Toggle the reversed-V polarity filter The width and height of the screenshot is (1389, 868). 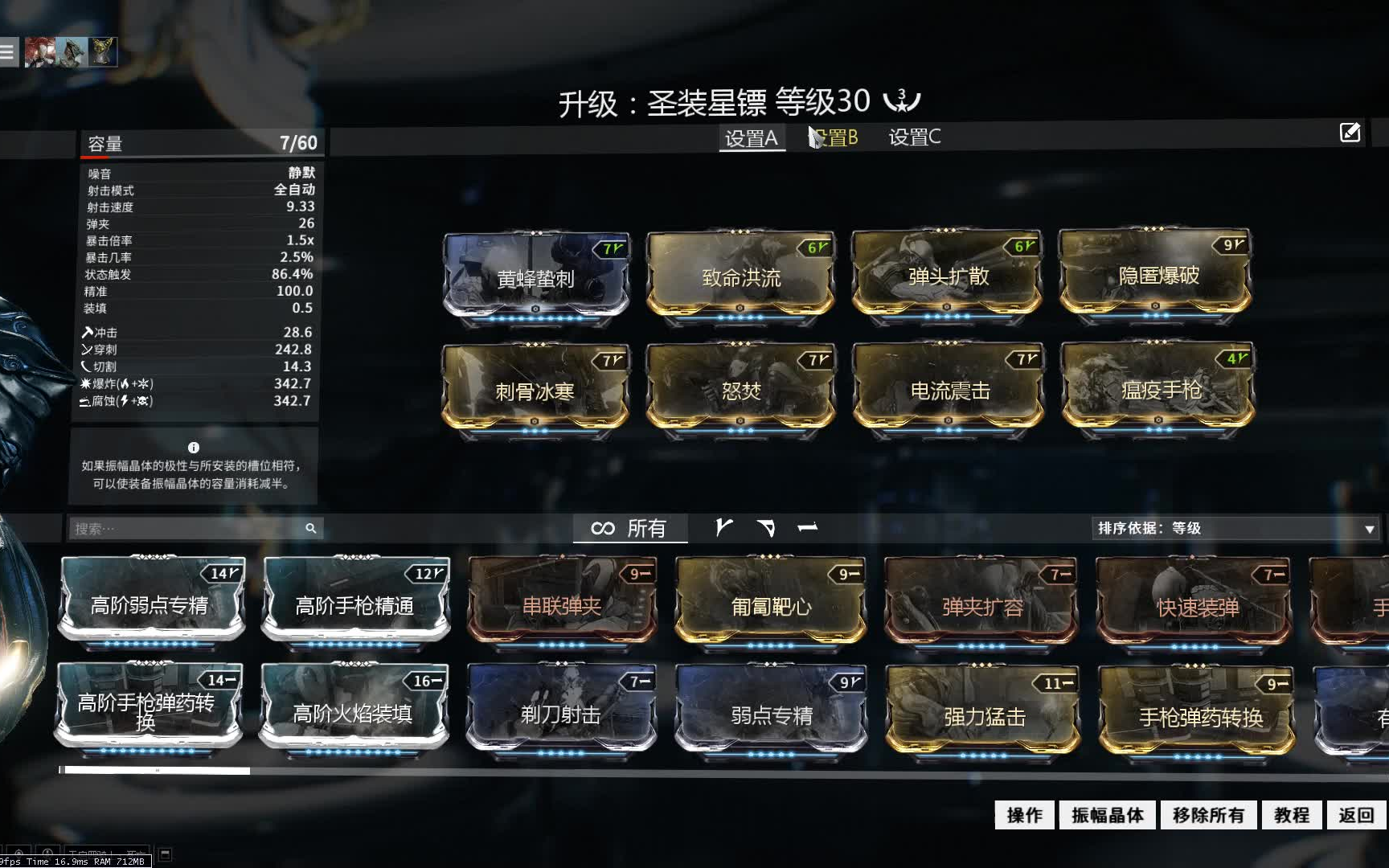765,527
